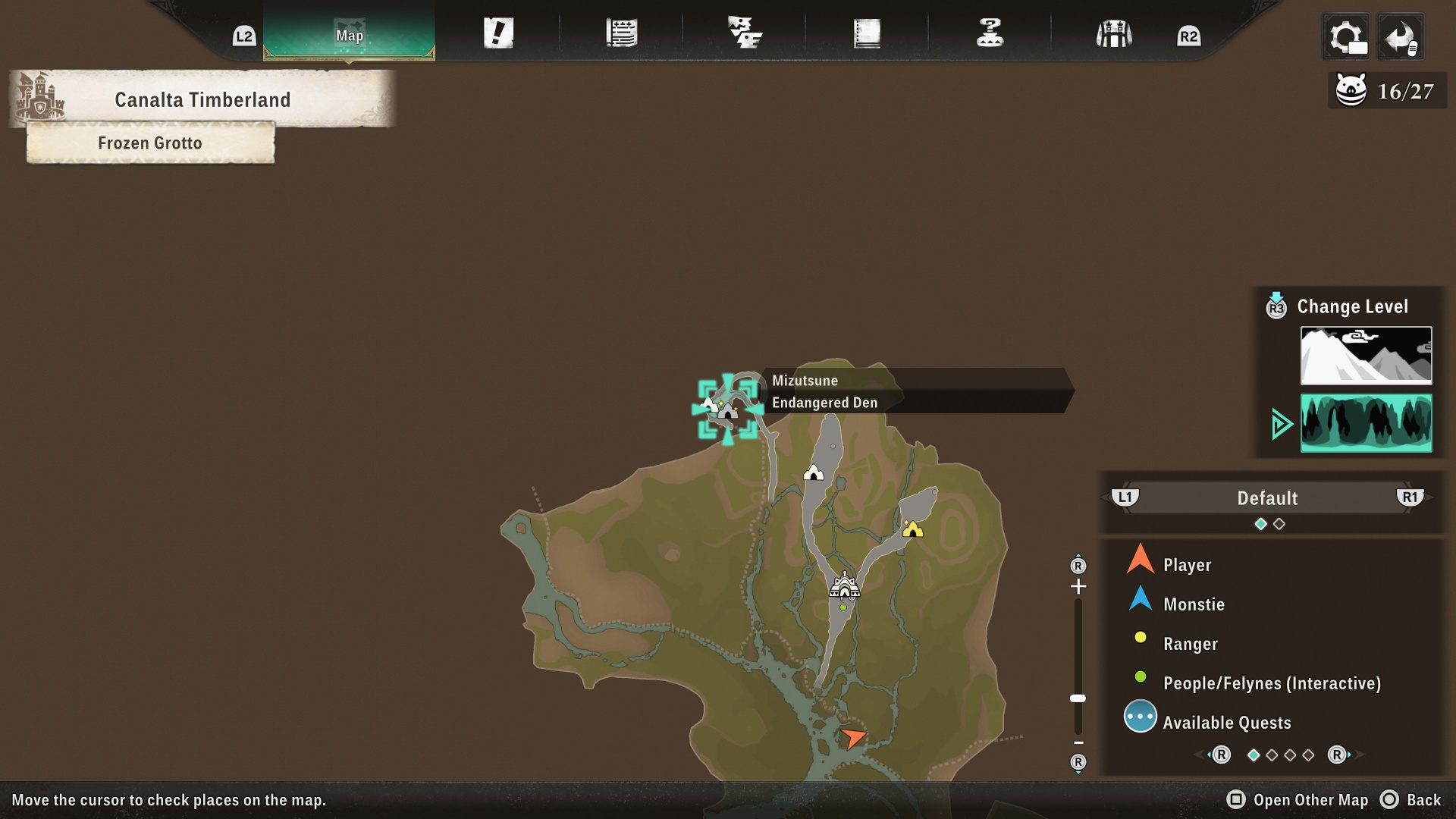Select the equipment shirt icon

pyautogui.click(x=1112, y=32)
